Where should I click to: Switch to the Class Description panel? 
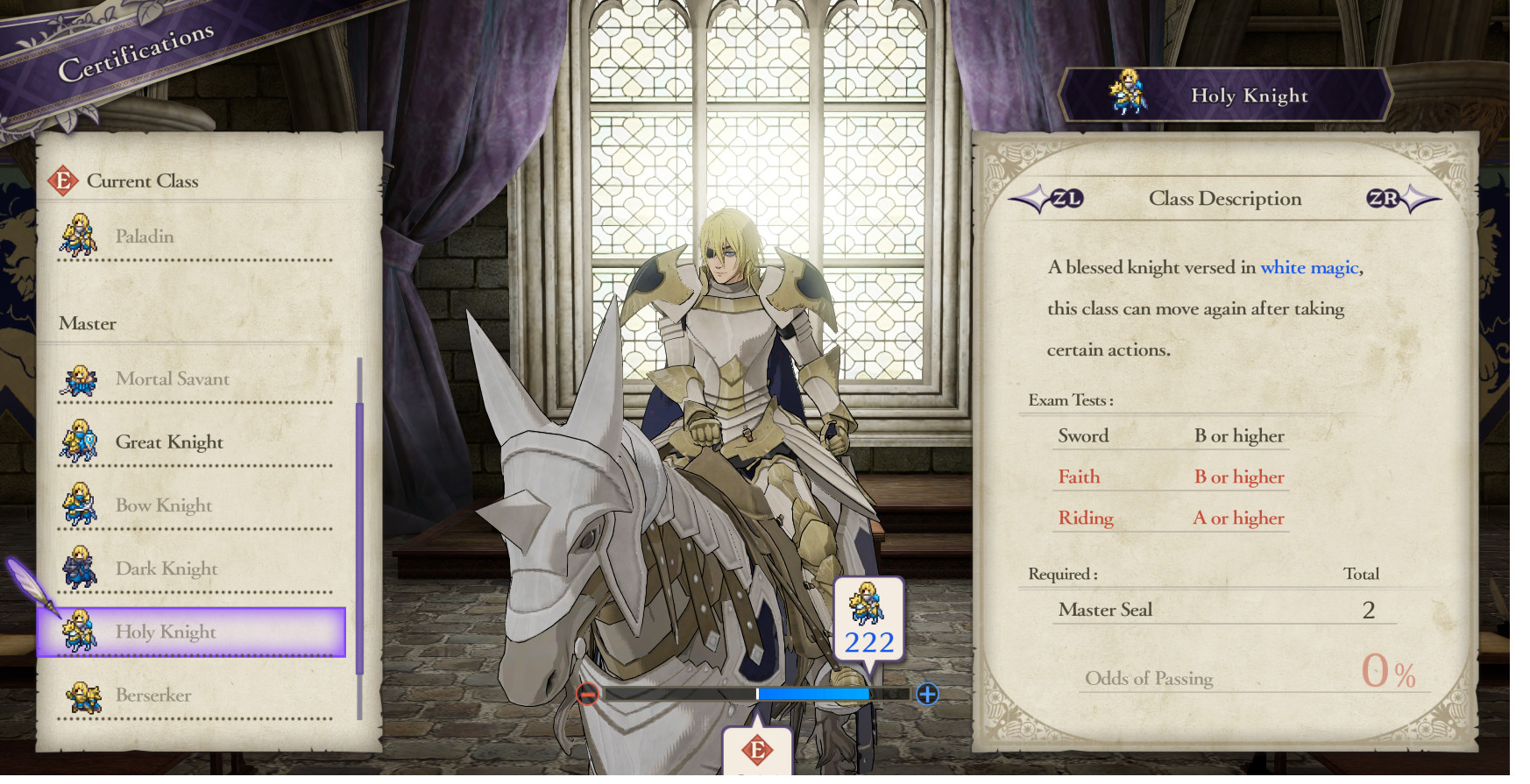[1224, 199]
